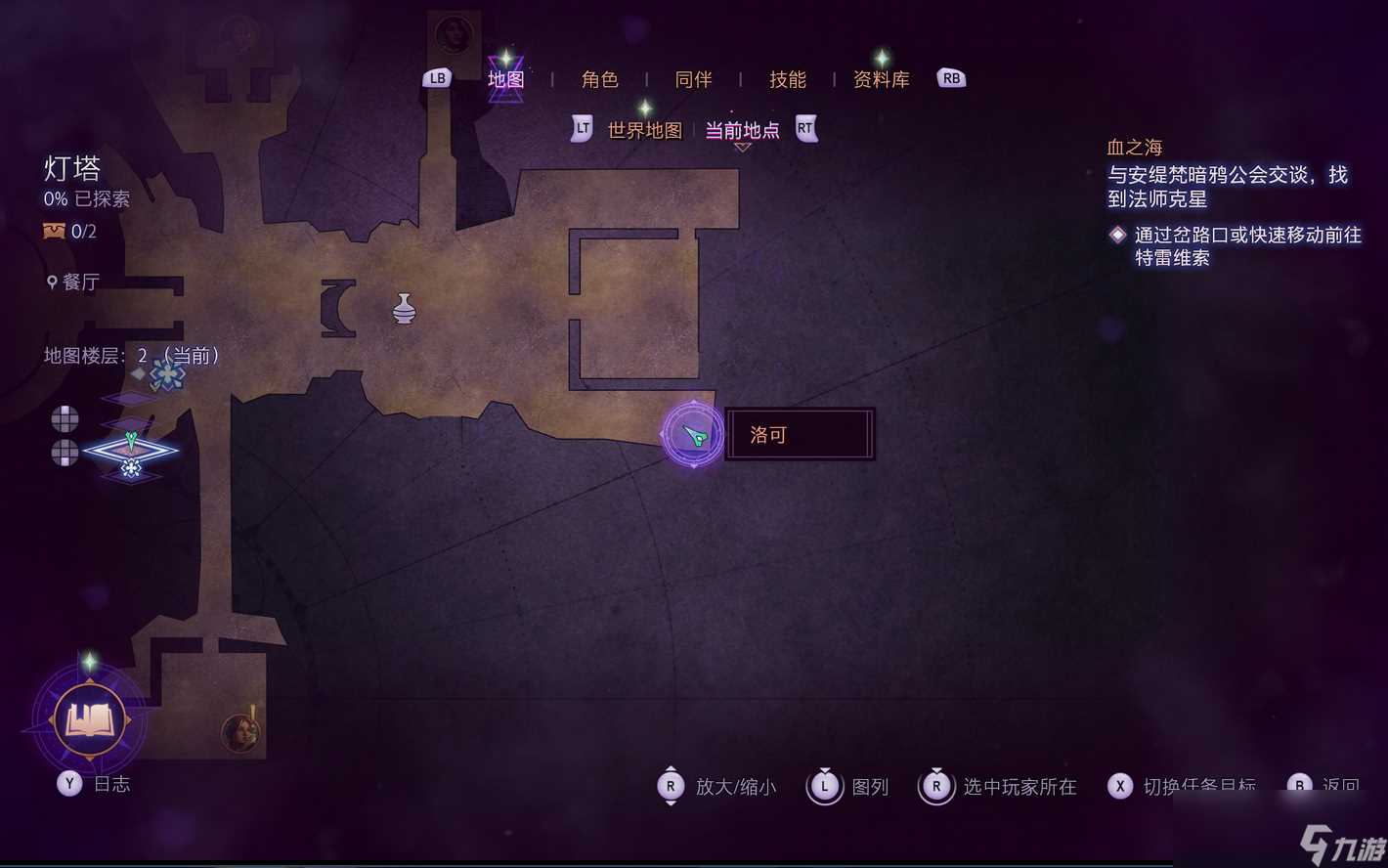Switch to the 角色 tab
This screenshot has width=1388, height=868.
click(x=599, y=79)
